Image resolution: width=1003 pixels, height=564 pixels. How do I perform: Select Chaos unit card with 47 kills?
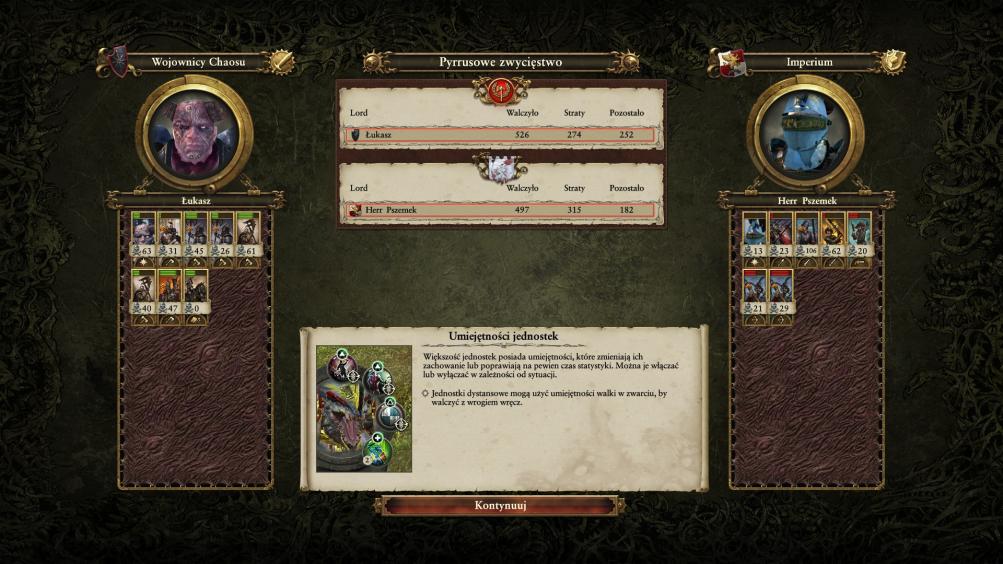[169, 292]
